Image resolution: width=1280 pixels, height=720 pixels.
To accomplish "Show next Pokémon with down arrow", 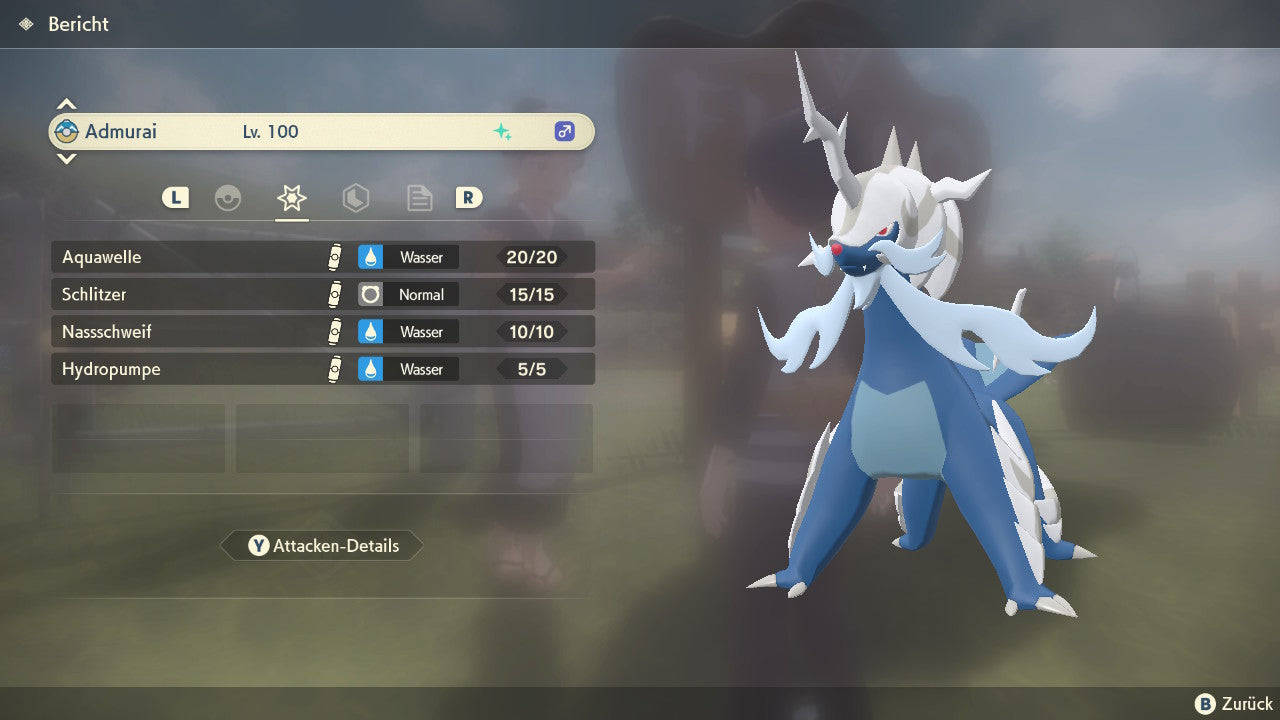I will (x=66, y=158).
